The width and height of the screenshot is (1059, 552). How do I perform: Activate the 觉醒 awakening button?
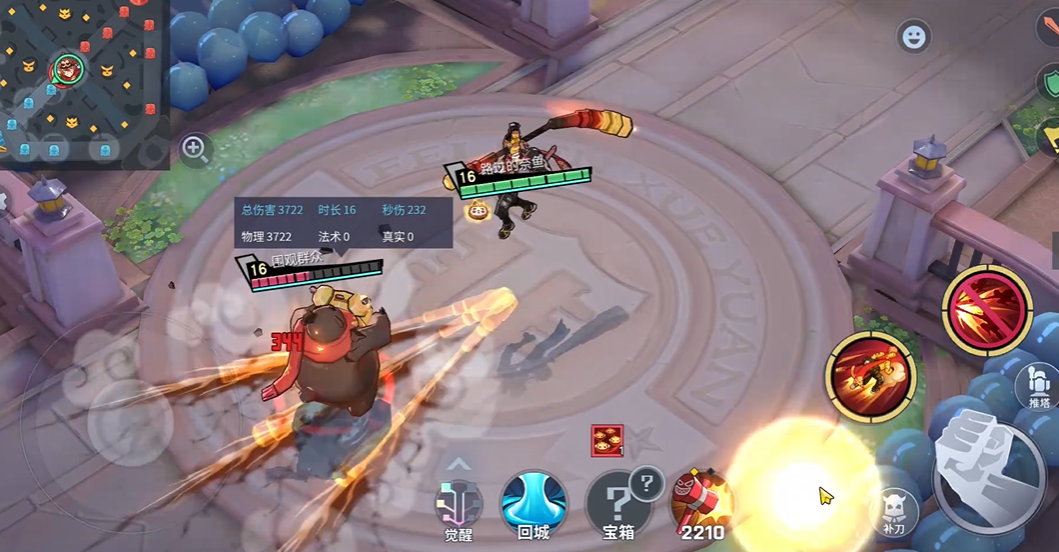pyautogui.click(x=458, y=505)
